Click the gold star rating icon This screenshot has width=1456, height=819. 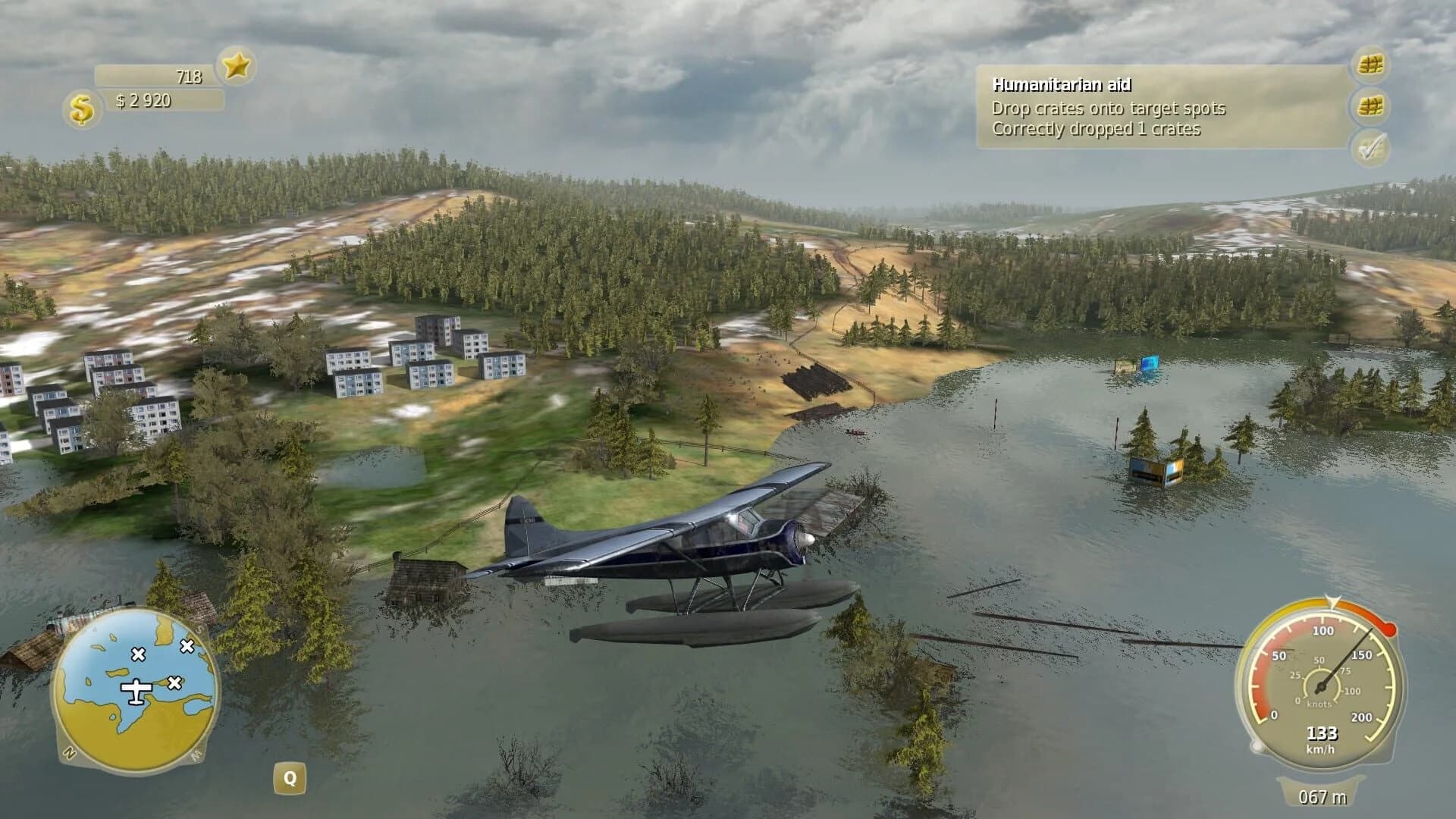(x=235, y=67)
